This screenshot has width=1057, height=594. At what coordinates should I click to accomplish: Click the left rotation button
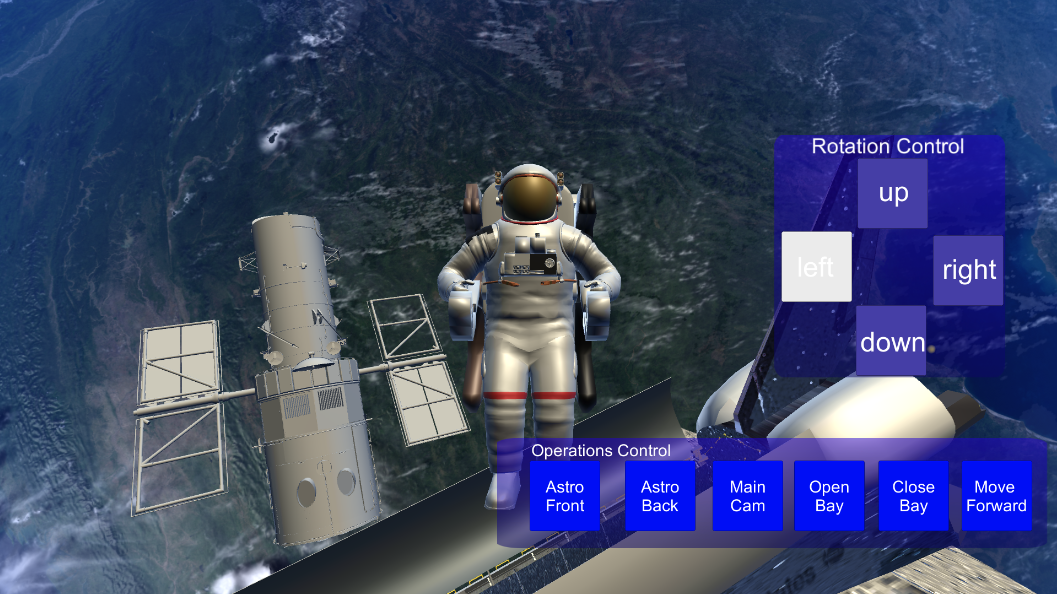[x=816, y=267]
